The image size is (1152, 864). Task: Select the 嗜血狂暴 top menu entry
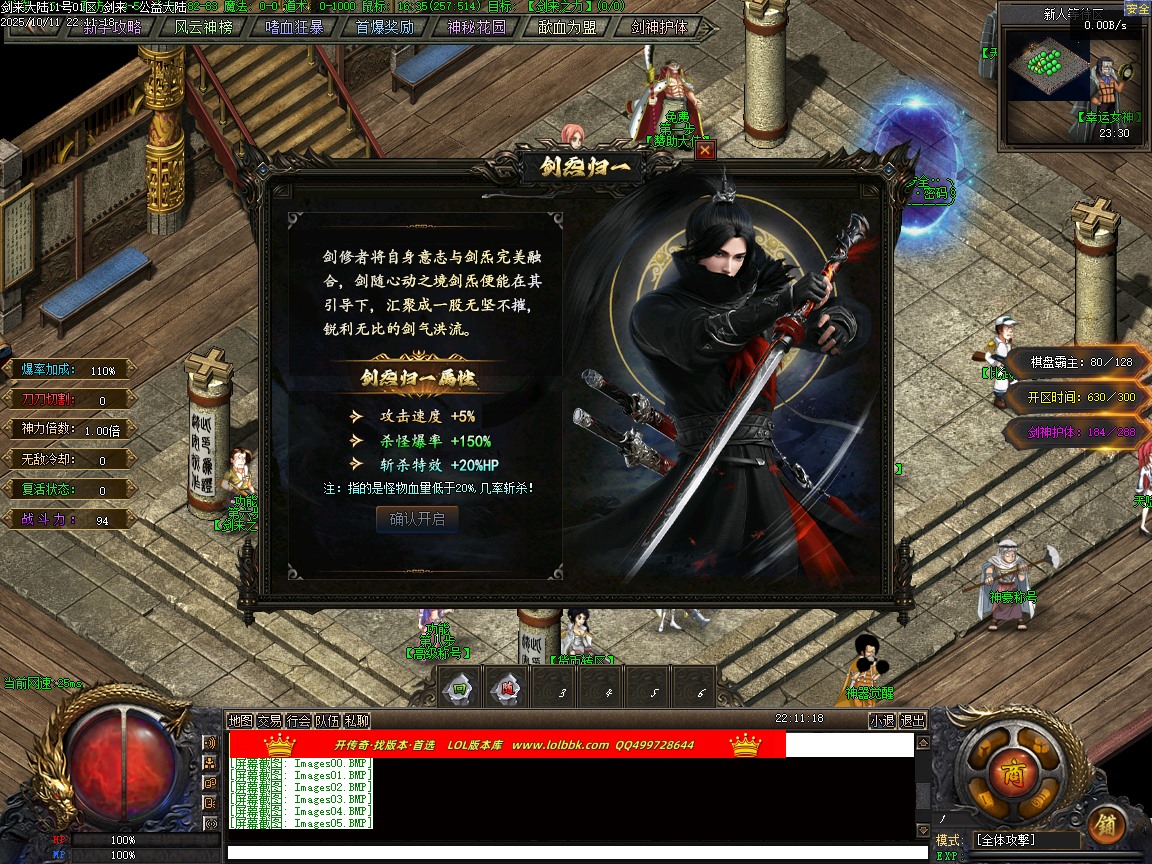pyautogui.click(x=294, y=27)
